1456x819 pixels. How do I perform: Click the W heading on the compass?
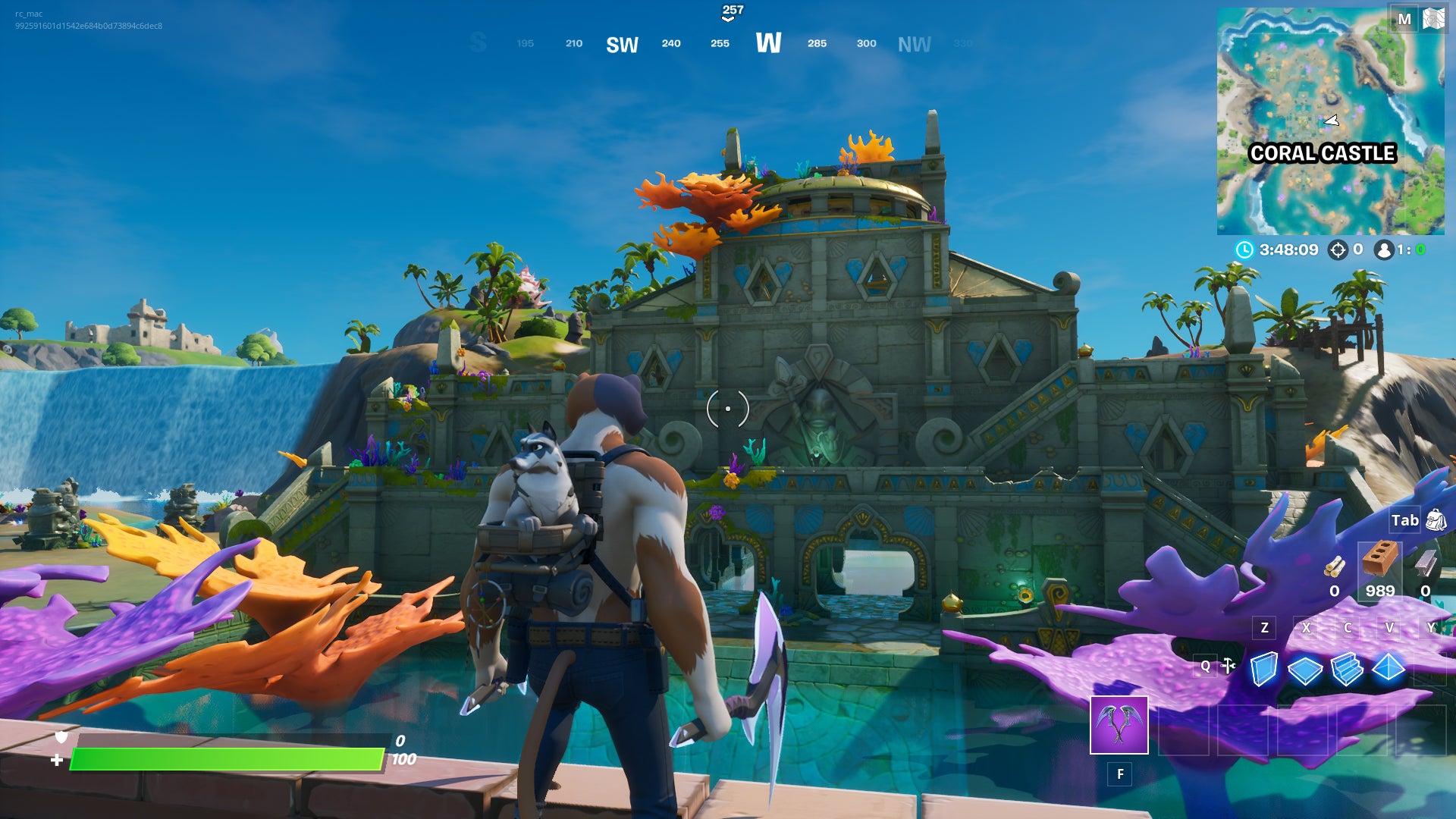point(770,44)
